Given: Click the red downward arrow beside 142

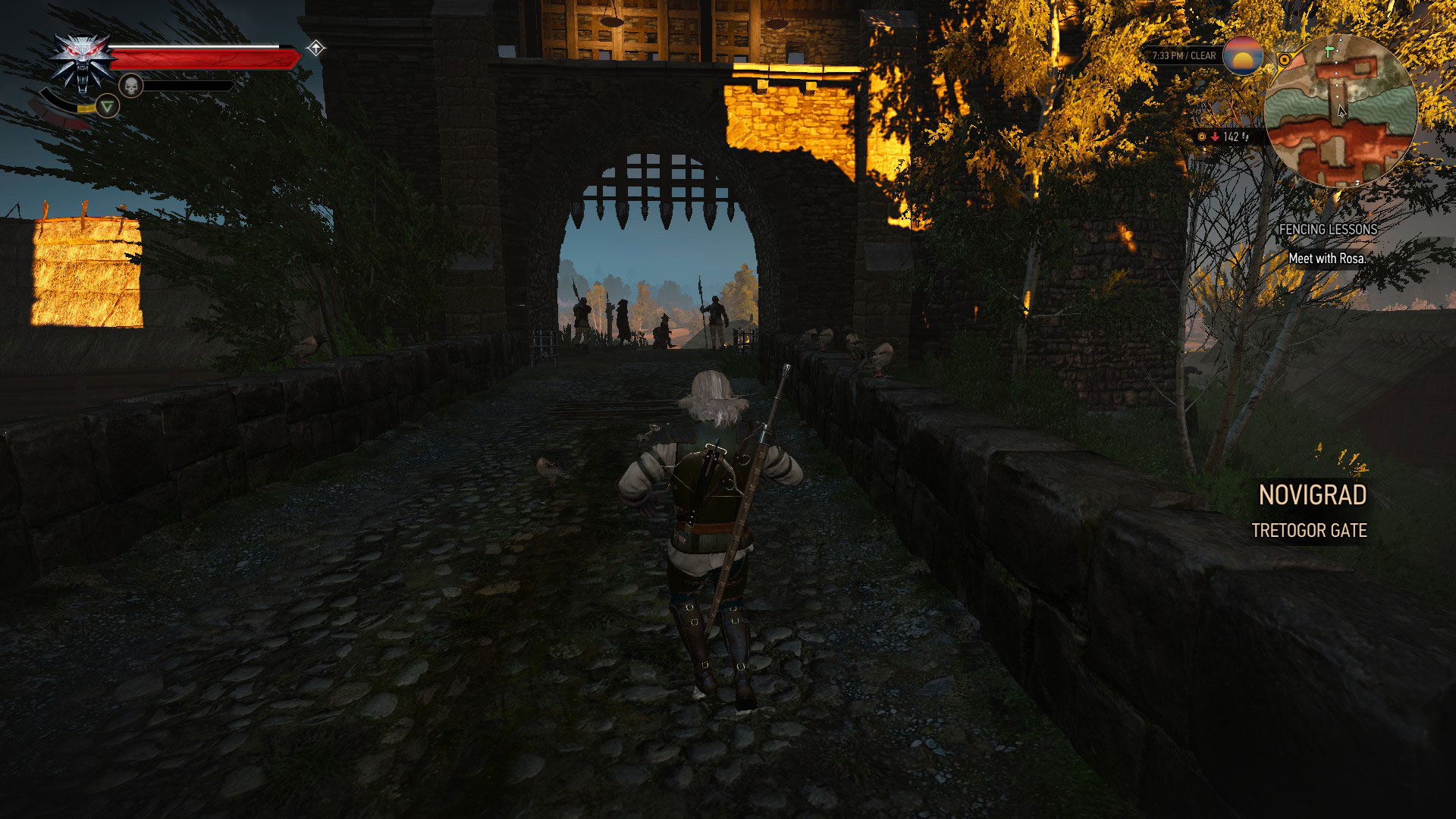Looking at the screenshot, I should [x=1214, y=137].
